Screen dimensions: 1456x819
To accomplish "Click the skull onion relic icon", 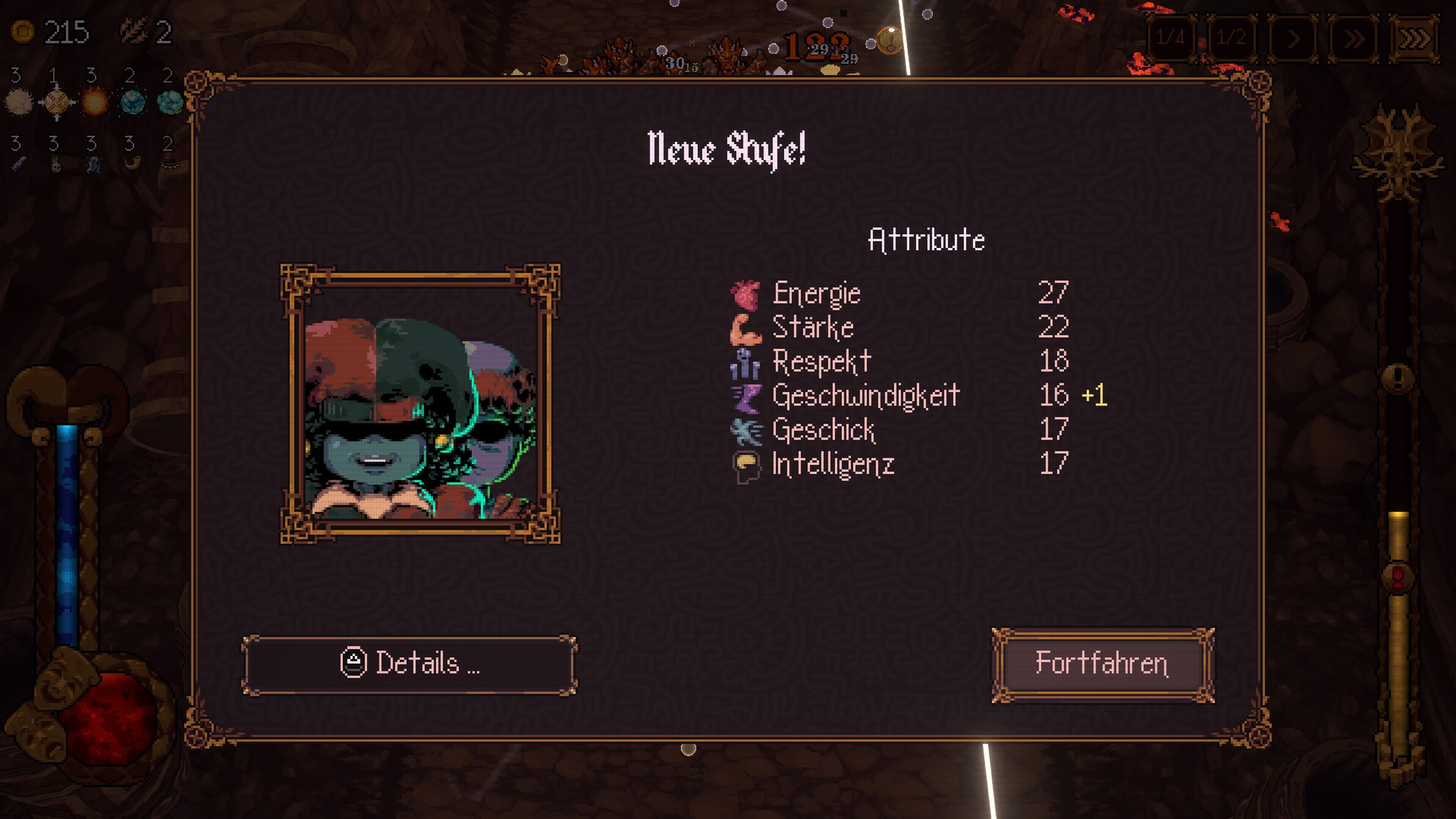I will pyautogui.click(x=55, y=165).
